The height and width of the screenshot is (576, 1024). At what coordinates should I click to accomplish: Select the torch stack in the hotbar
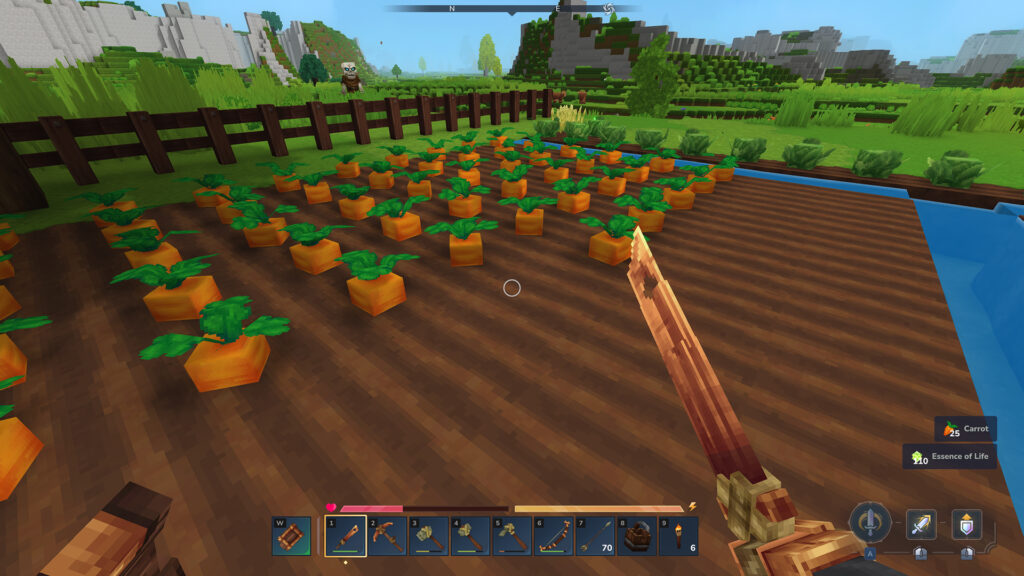coord(679,536)
